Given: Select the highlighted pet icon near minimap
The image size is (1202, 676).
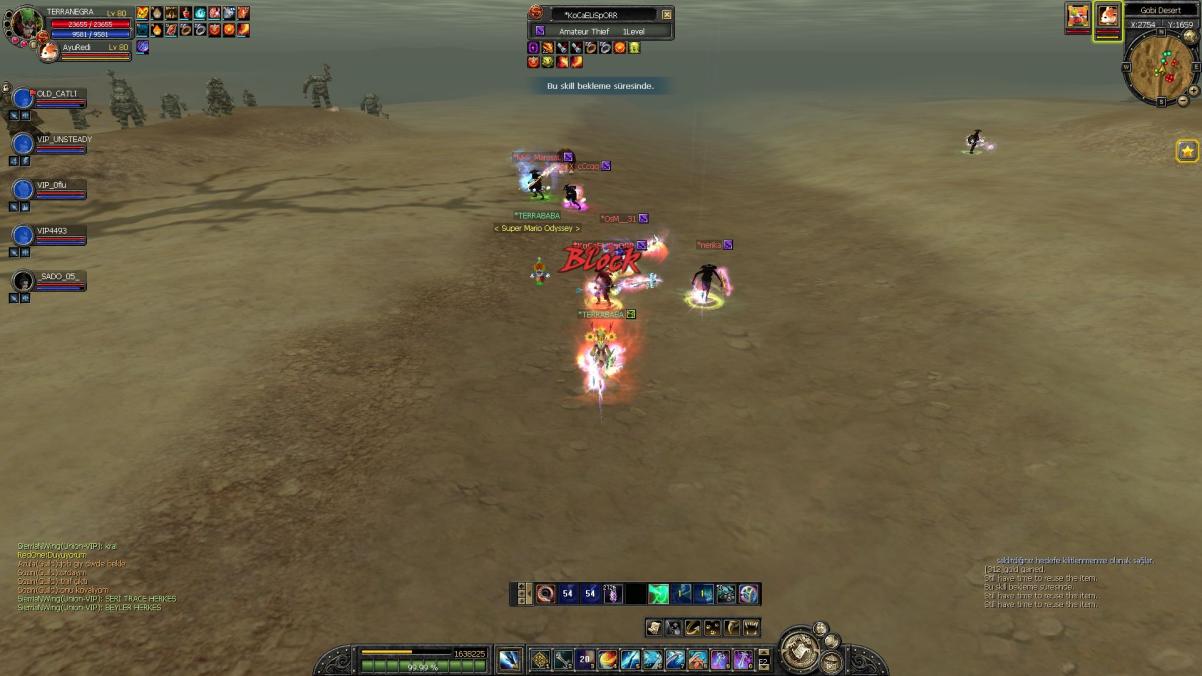Looking at the screenshot, I should [1107, 16].
